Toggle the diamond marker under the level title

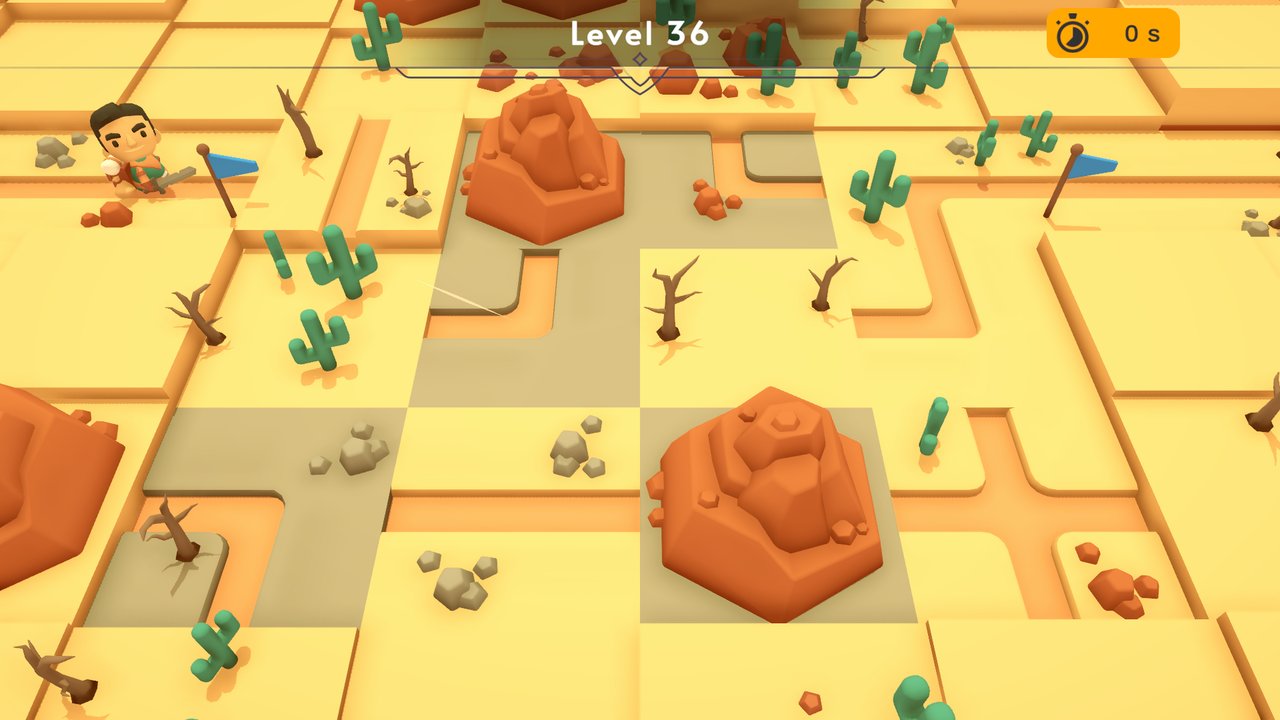click(638, 60)
